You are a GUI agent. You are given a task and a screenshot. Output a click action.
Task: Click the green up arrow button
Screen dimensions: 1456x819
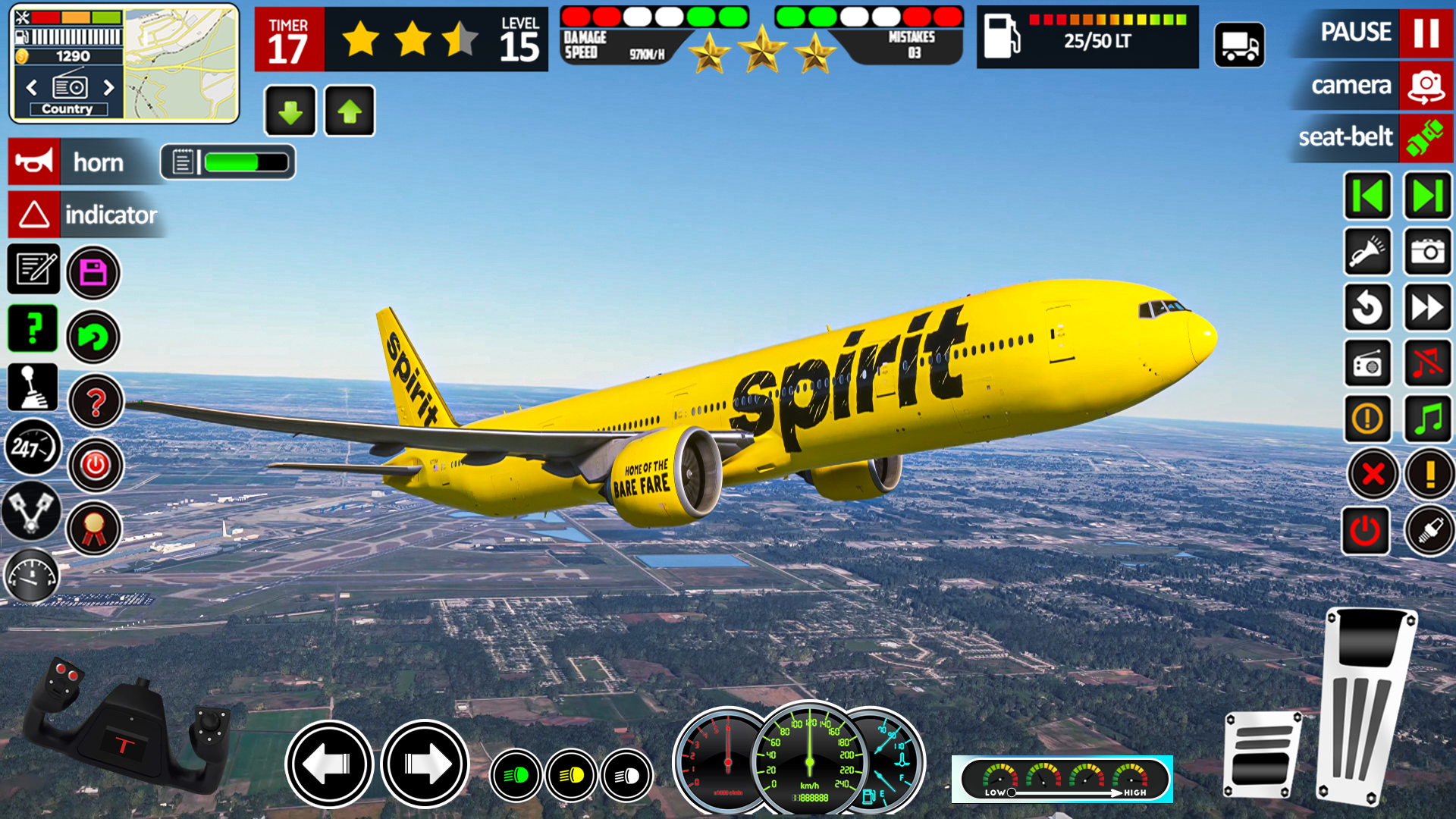350,111
